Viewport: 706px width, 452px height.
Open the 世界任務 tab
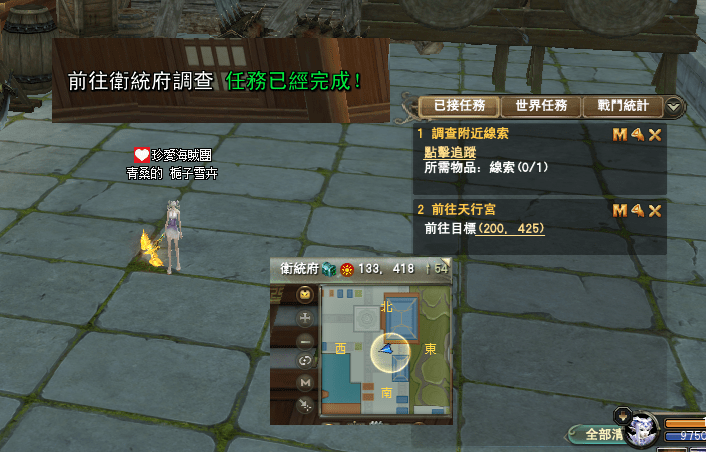541,105
